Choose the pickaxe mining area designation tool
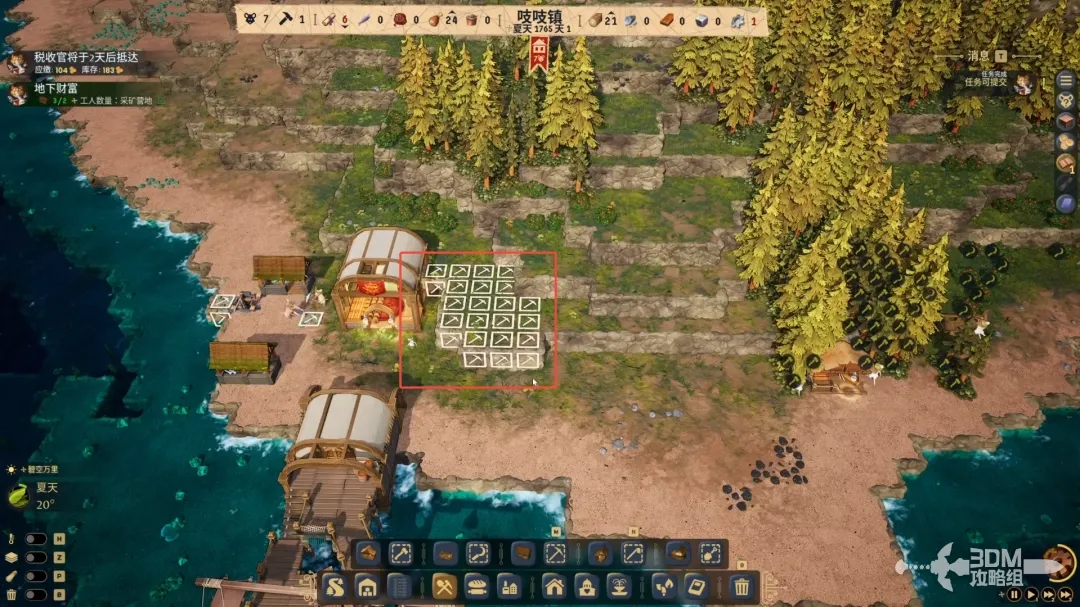Screen dimensions: 1080x607 [555, 554]
